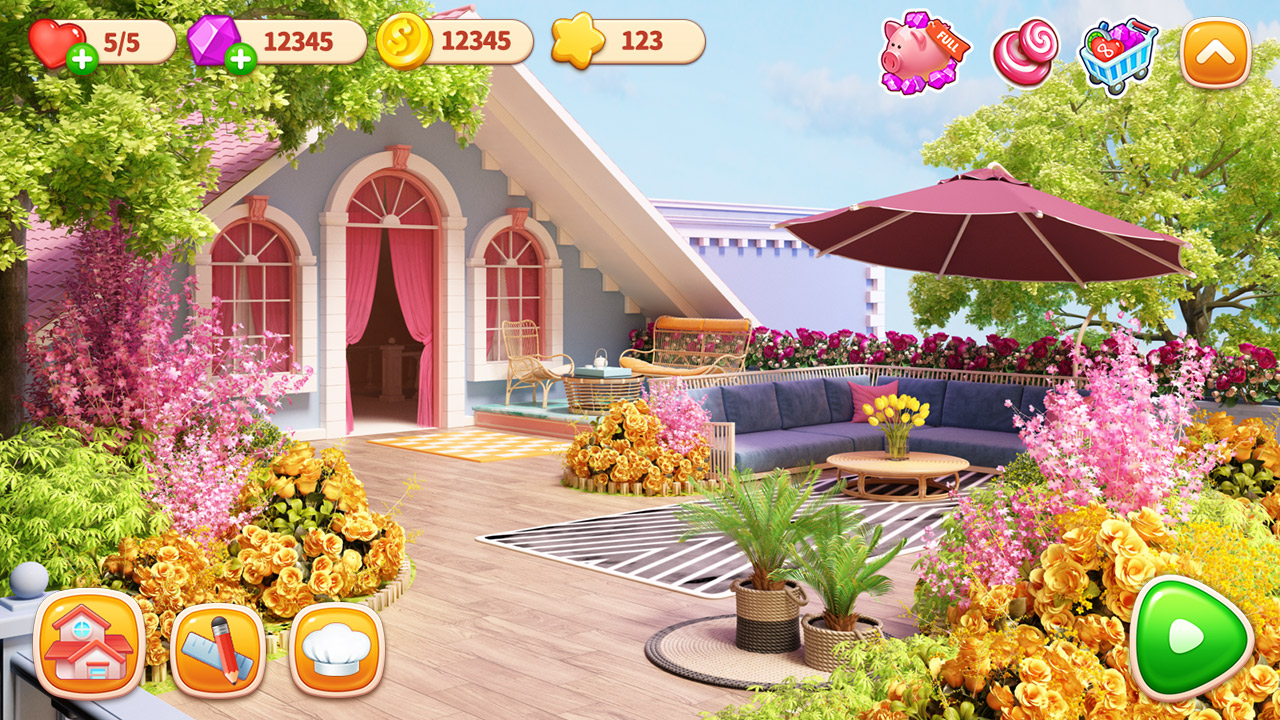Click the chef hat cooking icon
Screen dimensions: 1280x720
335,650
